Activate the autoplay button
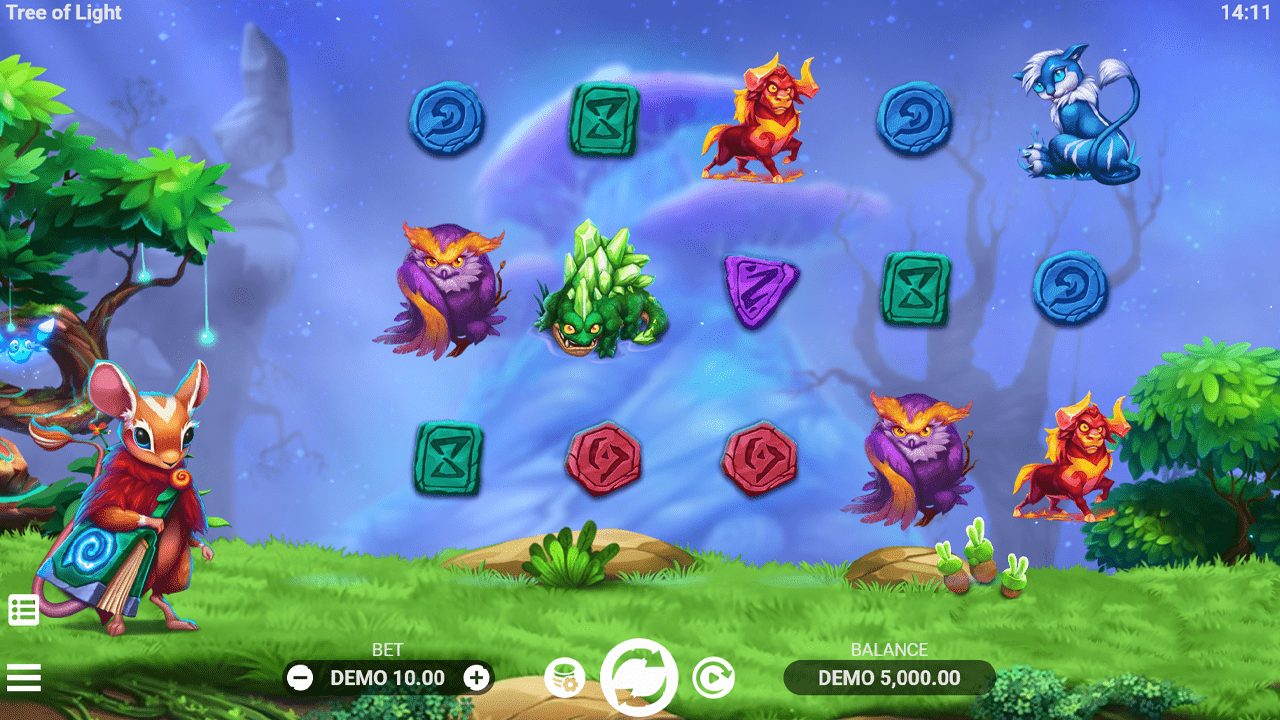This screenshot has height=720, width=1280. (x=713, y=678)
